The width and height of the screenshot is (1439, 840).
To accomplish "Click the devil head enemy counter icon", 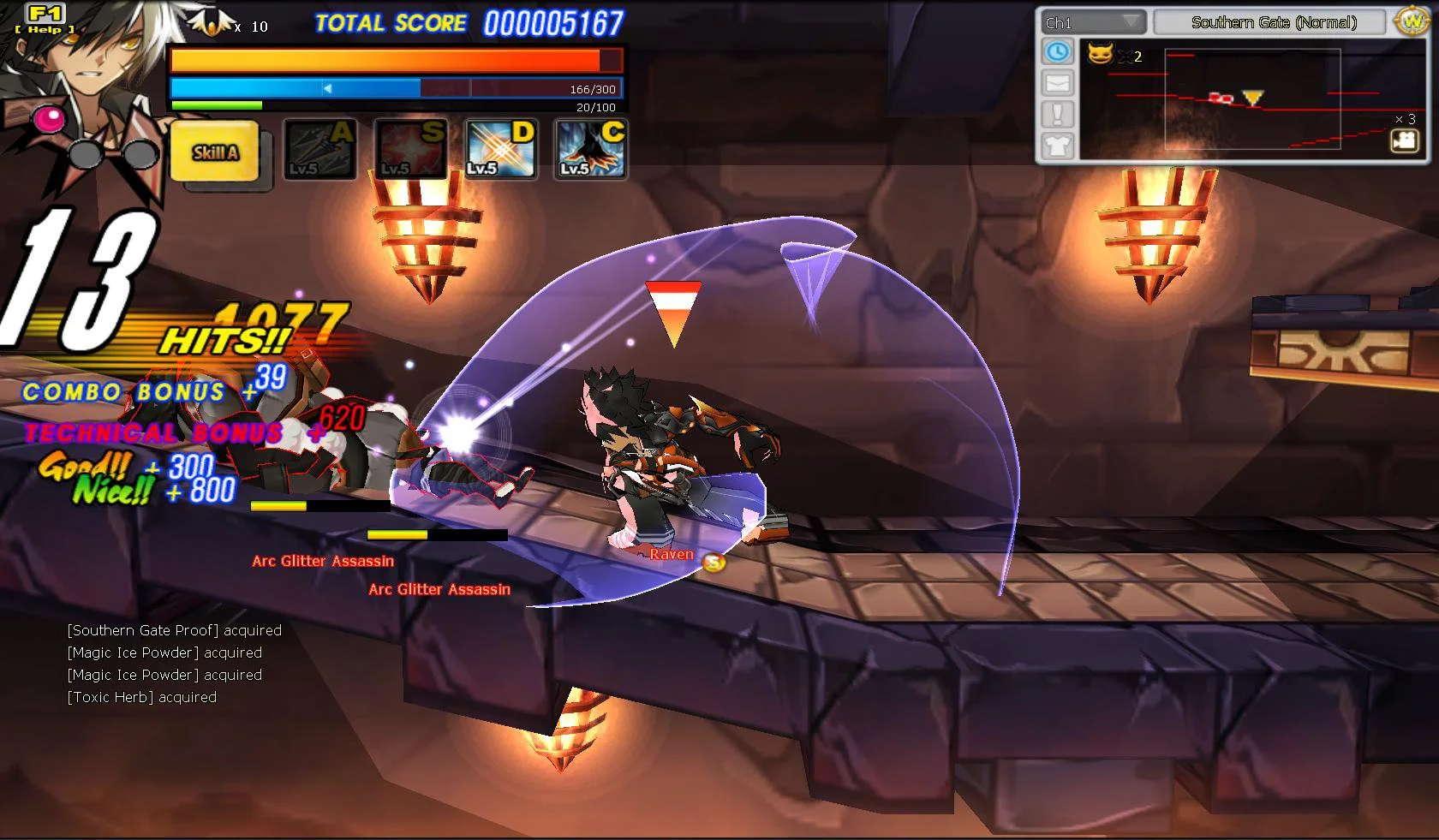I will pyautogui.click(x=1103, y=56).
